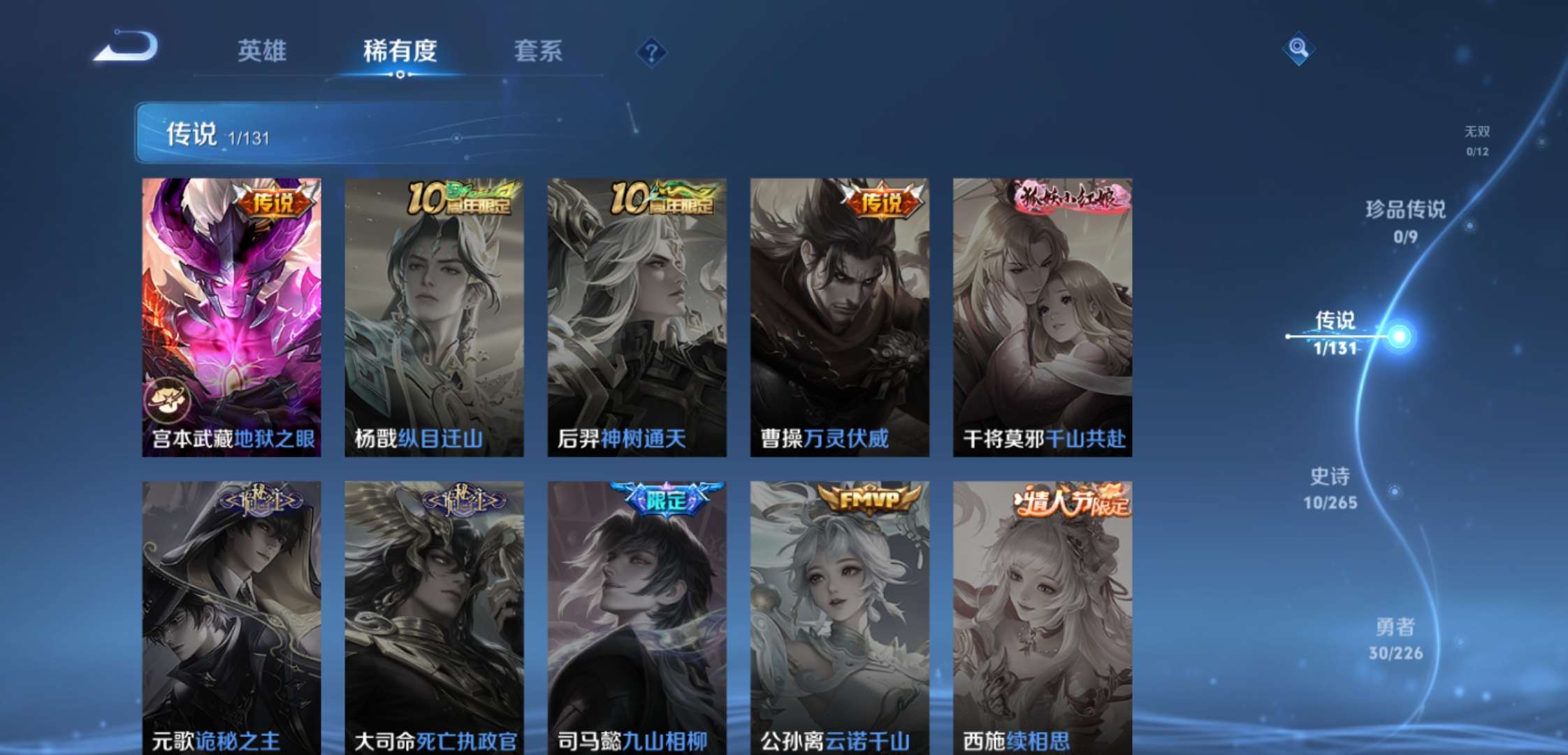1568x755 pixels.
Task: Open 干将莫邪's 千山共赴 skin
Action: [1044, 315]
